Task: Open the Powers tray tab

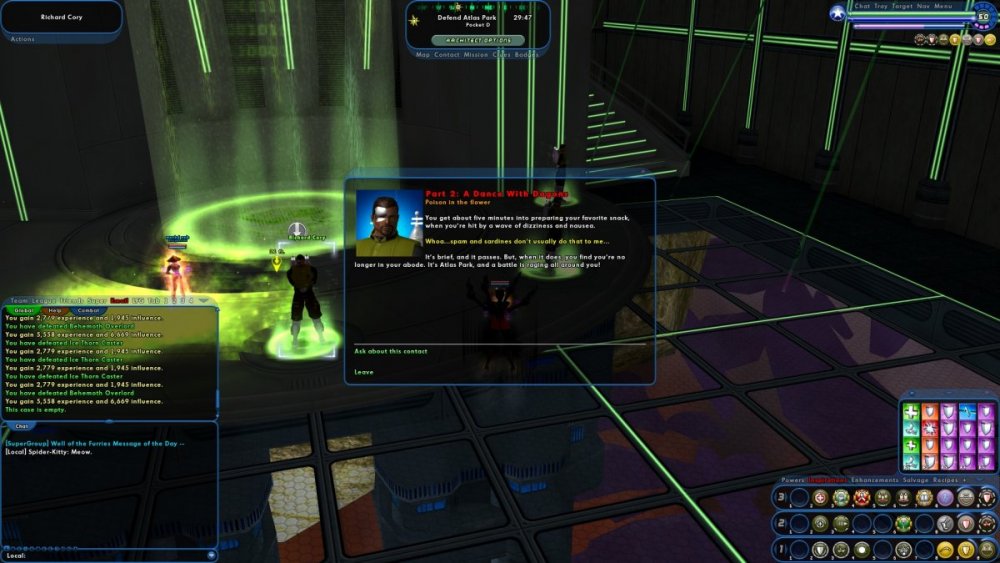Action: coord(792,480)
